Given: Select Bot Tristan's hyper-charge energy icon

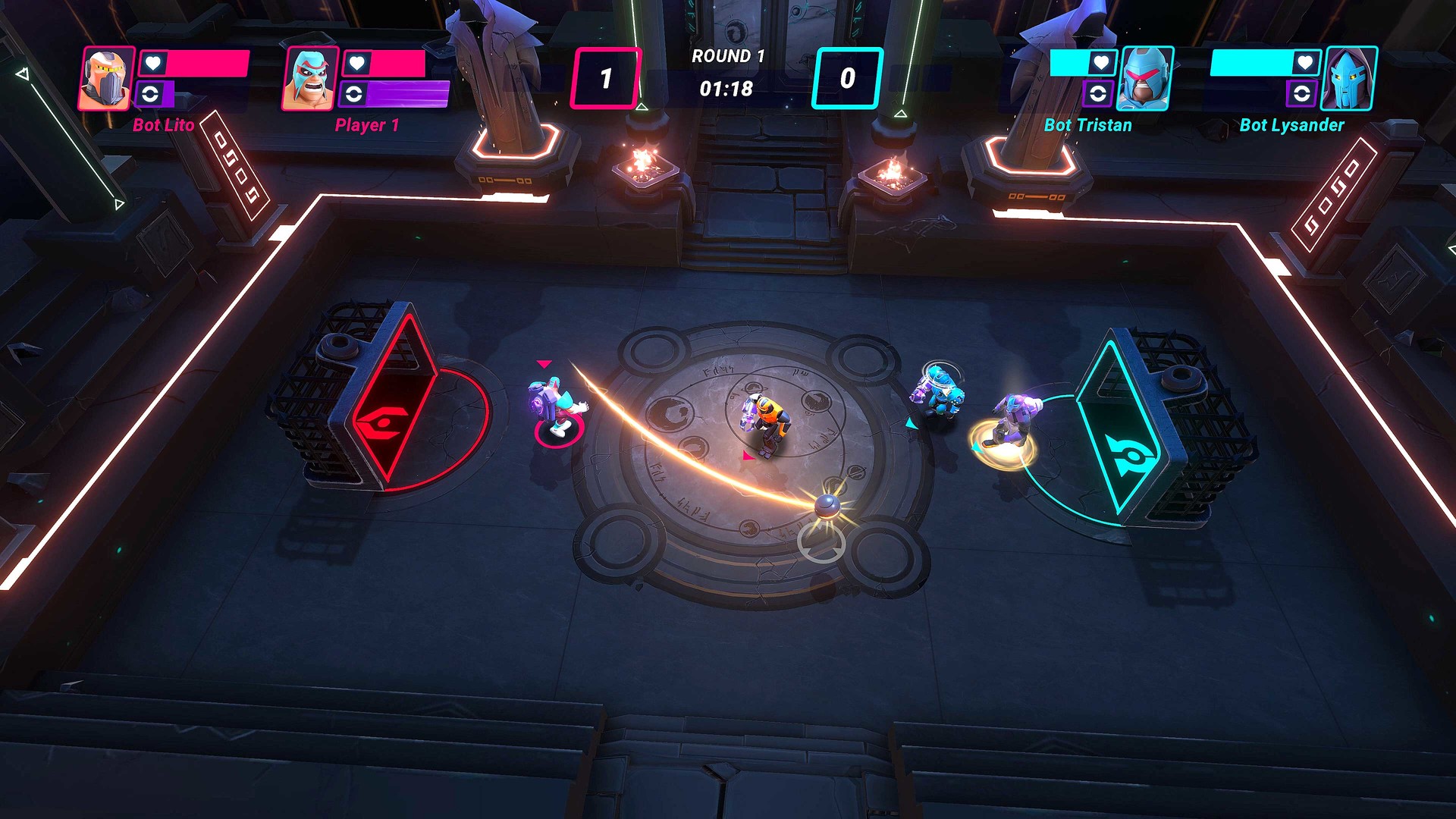Looking at the screenshot, I should (x=1098, y=93).
